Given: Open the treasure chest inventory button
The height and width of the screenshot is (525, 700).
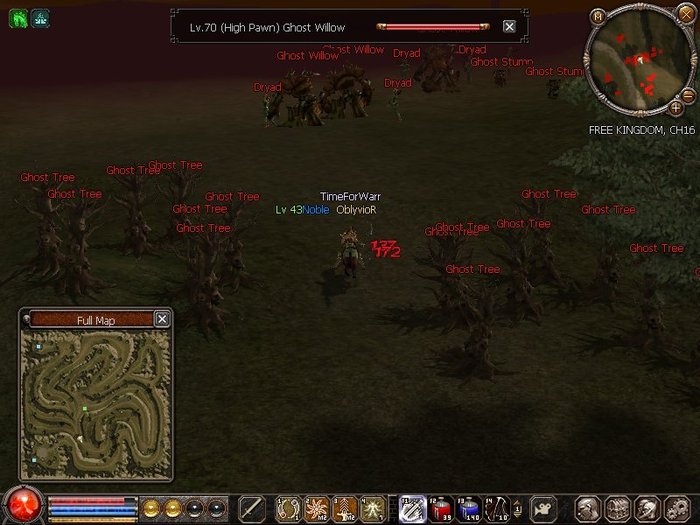Looking at the screenshot, I should (x=619, y=508).
